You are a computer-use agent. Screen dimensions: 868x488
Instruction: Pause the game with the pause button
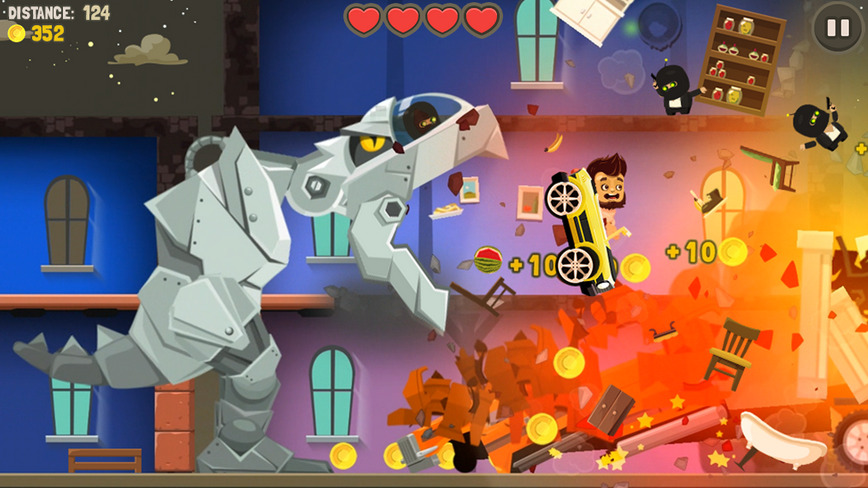point(837,27)
